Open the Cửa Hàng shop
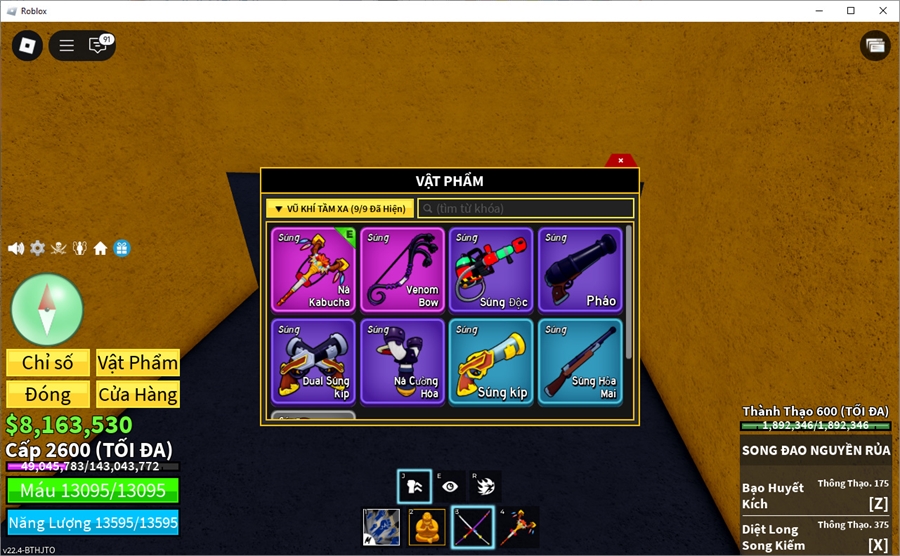Screen dimensions: 900x556 138,394
